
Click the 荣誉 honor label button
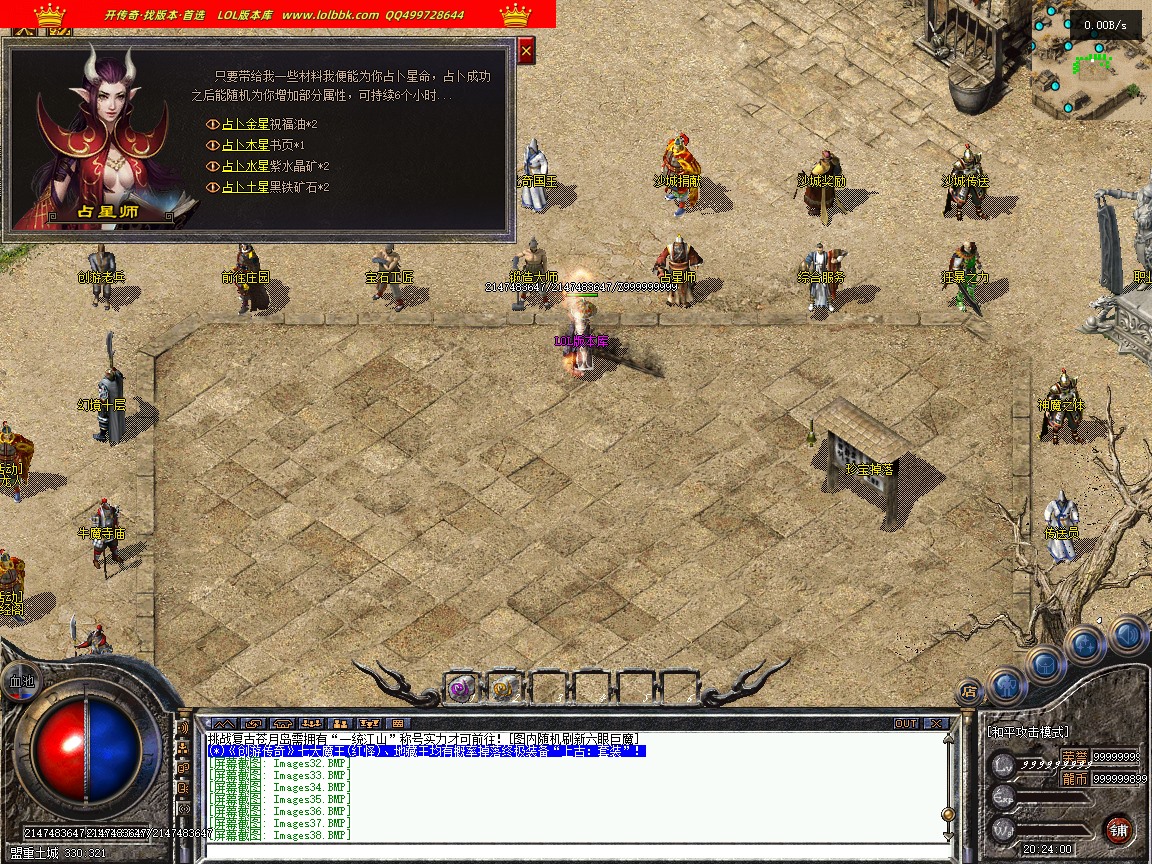tap(1075, 757)
